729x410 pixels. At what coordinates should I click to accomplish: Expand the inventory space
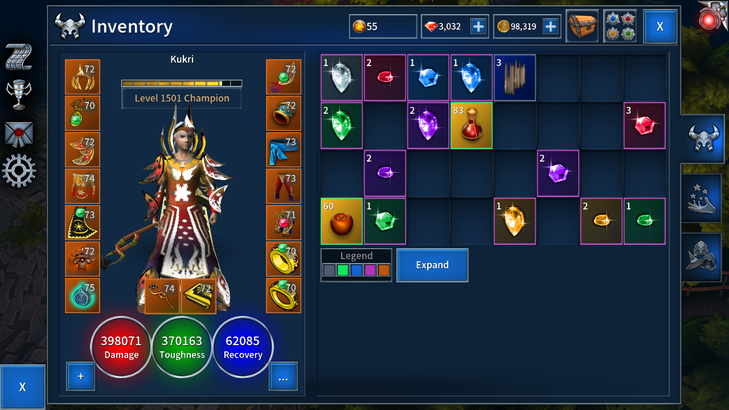point(432,265)
